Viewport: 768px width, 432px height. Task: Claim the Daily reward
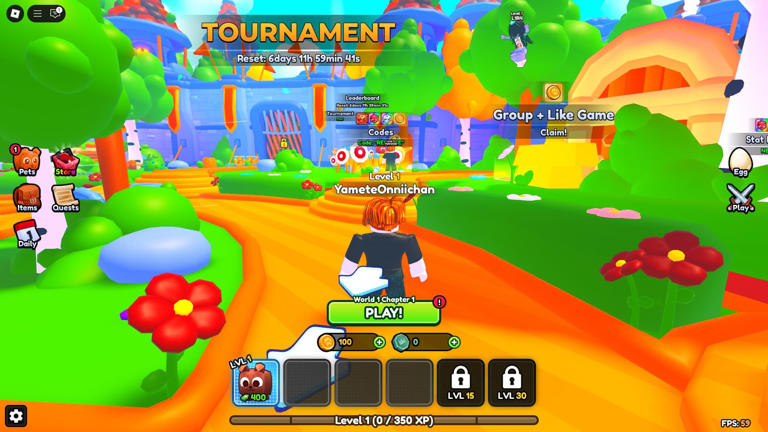(x=27, y=233)
